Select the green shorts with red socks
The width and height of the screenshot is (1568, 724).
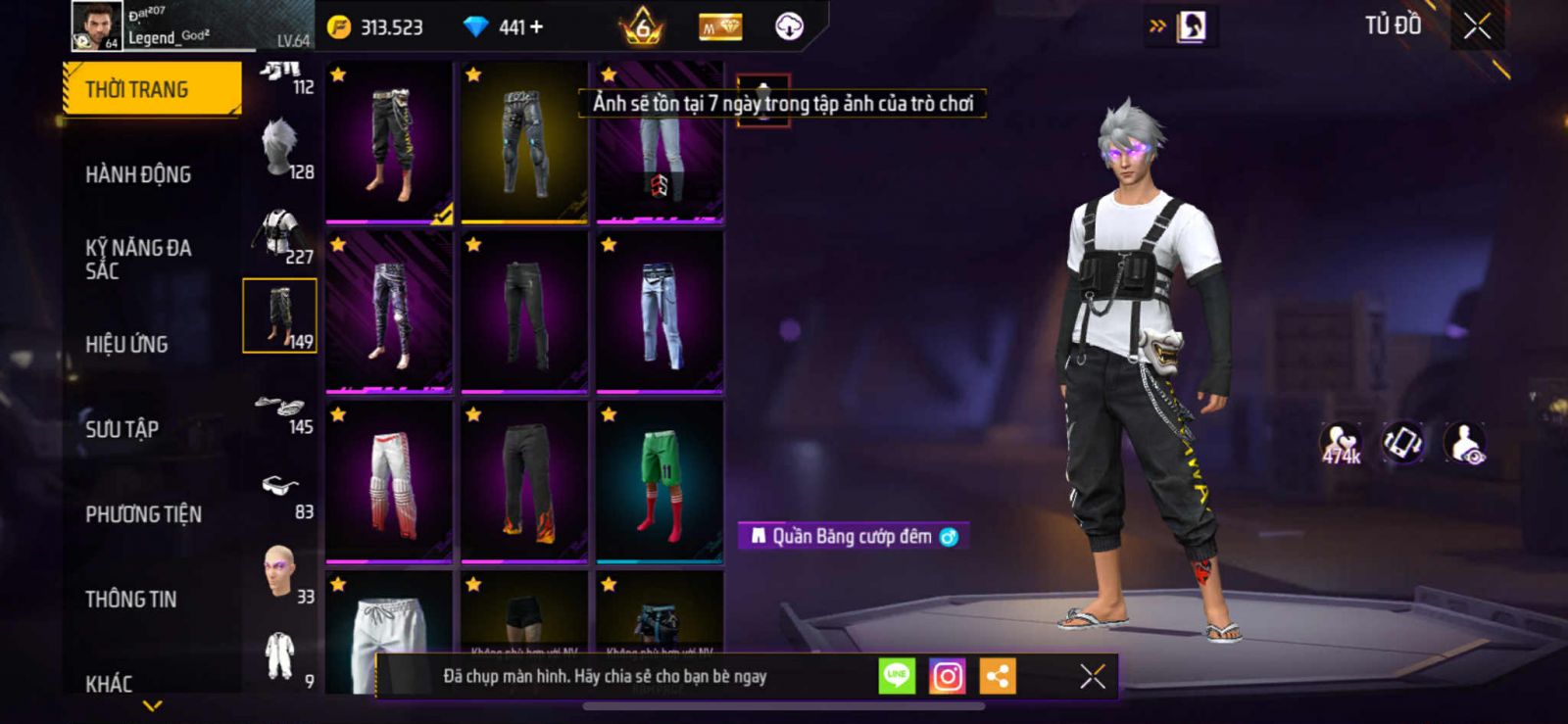(660, 482)
